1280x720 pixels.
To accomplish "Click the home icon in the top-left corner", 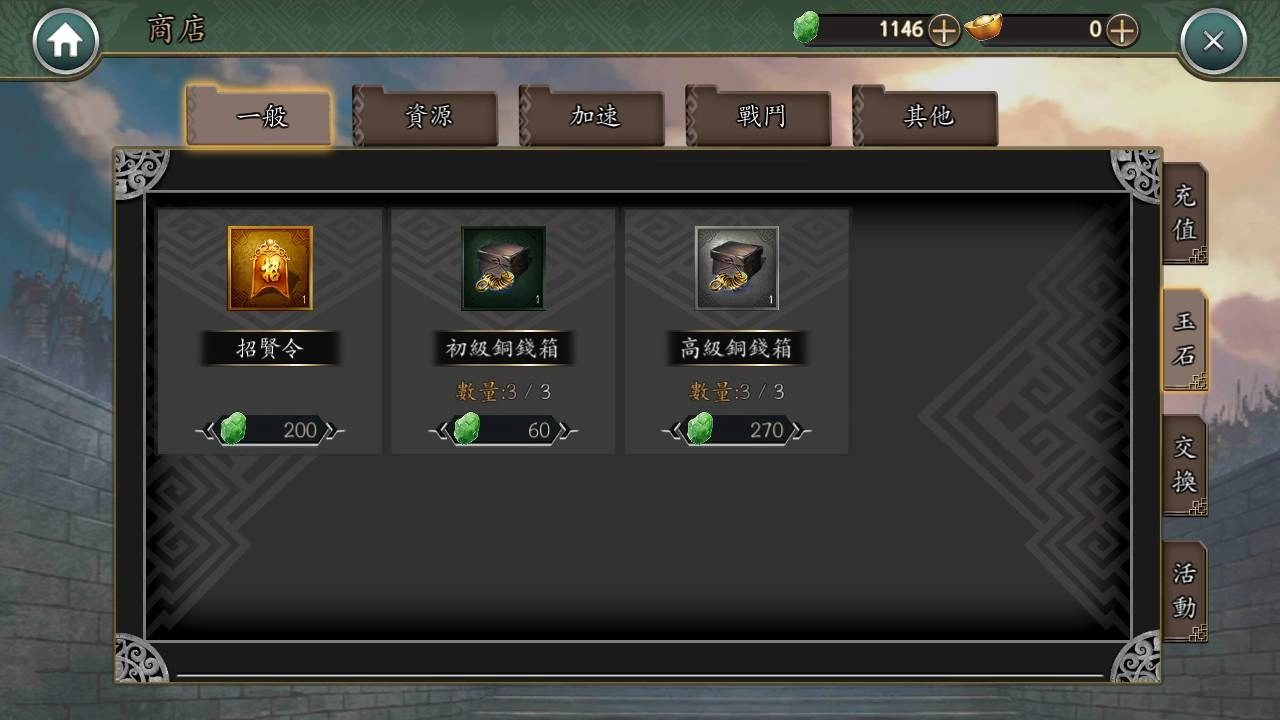I will [66, 40].
